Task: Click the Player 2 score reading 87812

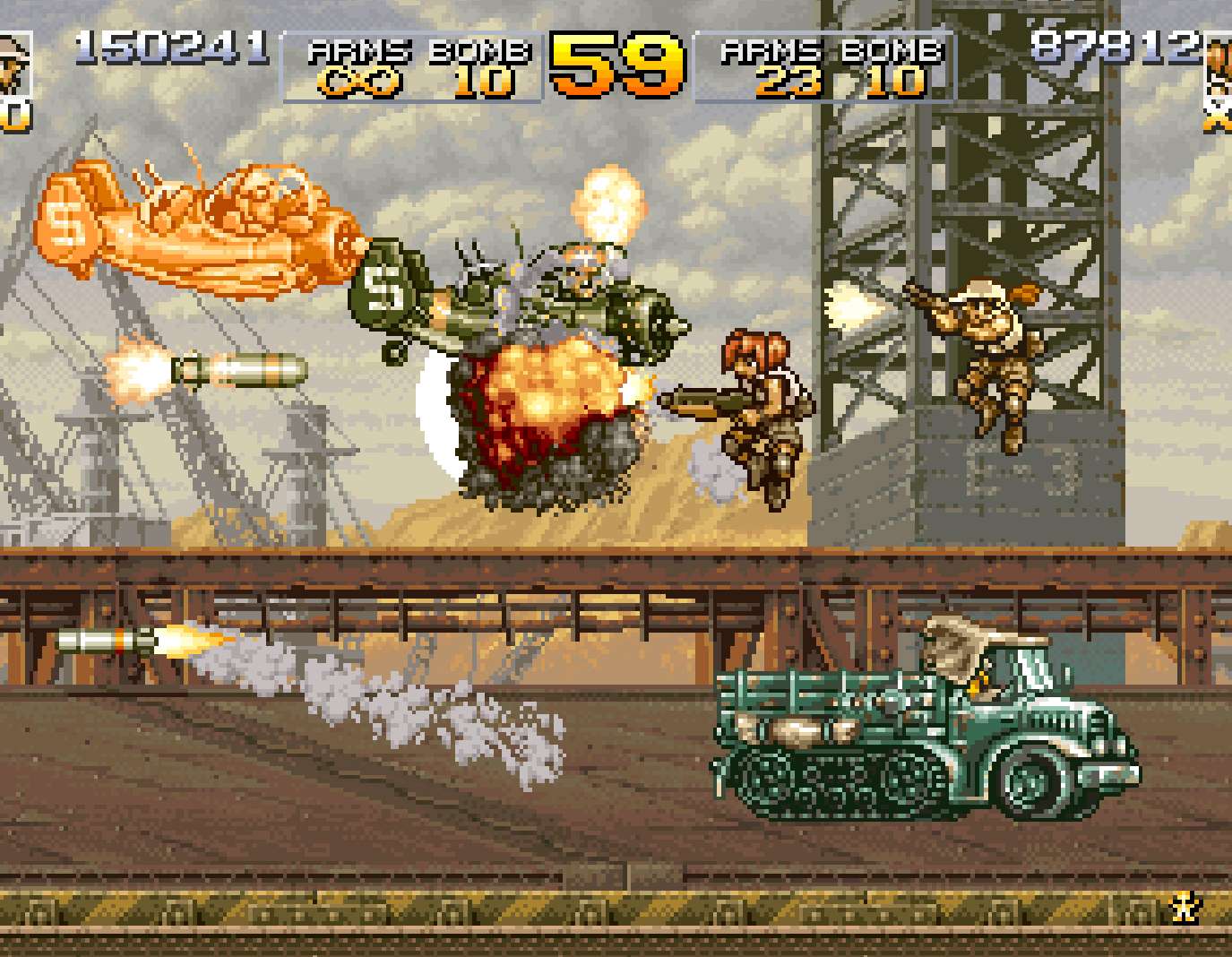Action: (1114, 45)
